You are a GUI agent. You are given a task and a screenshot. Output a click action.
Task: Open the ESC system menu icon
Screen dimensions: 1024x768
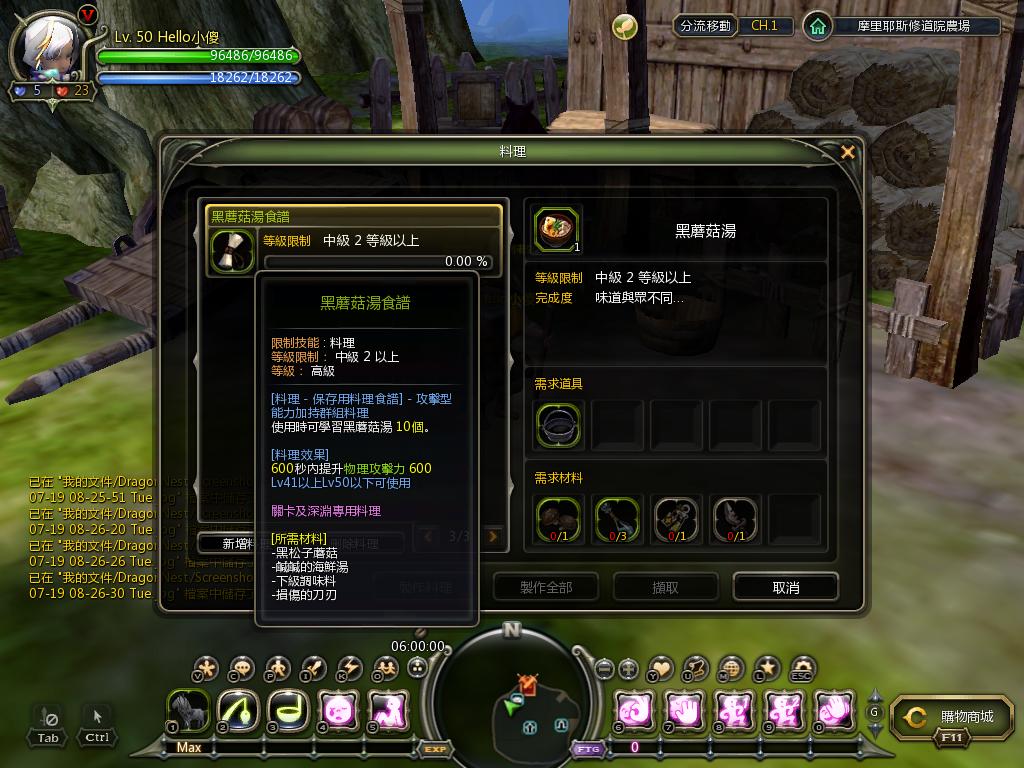802,668
